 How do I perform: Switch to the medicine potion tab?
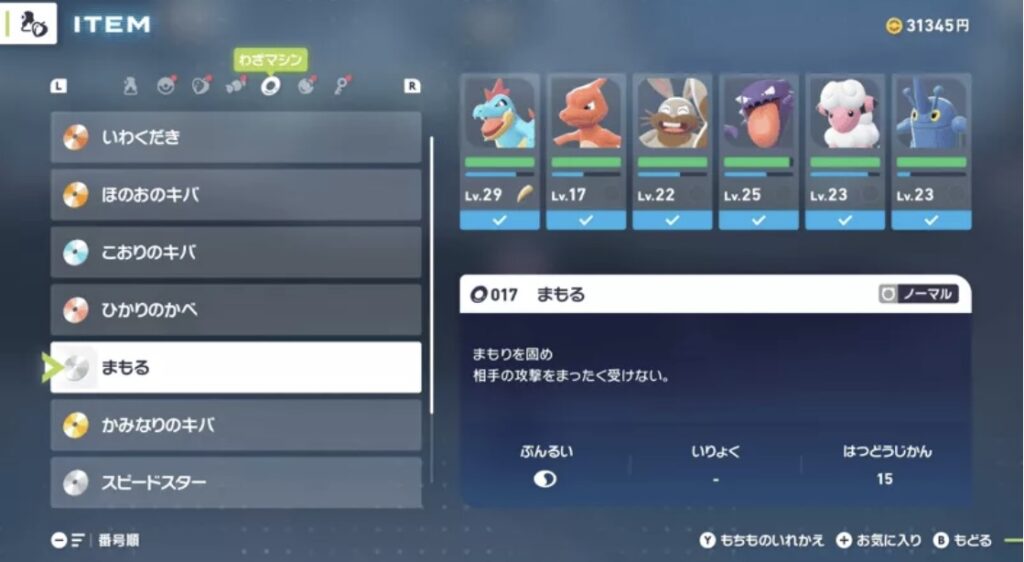click(130, 87)
